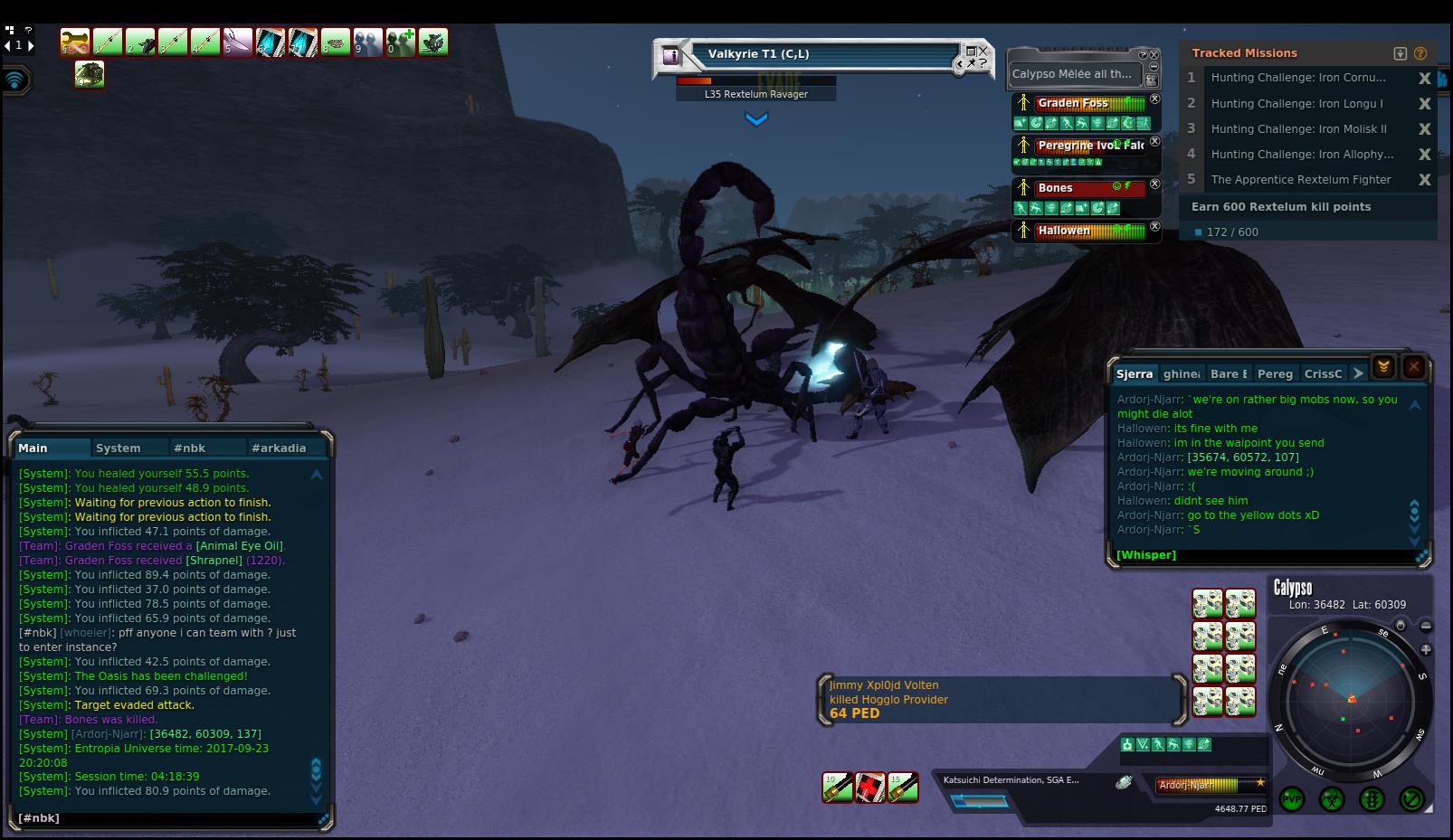Click the red cross first aid slot

(870, 788)
